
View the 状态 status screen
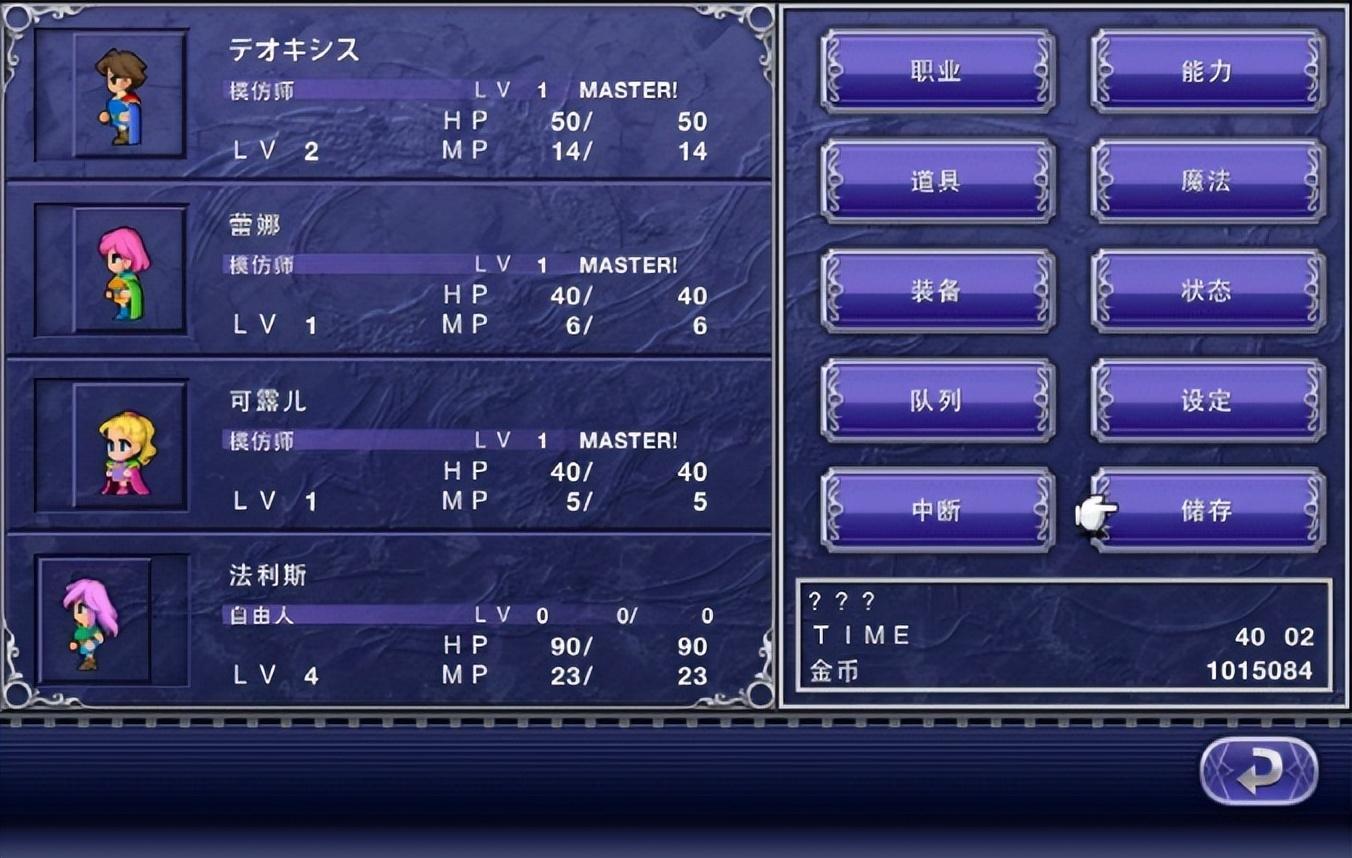coord(1207,291)
